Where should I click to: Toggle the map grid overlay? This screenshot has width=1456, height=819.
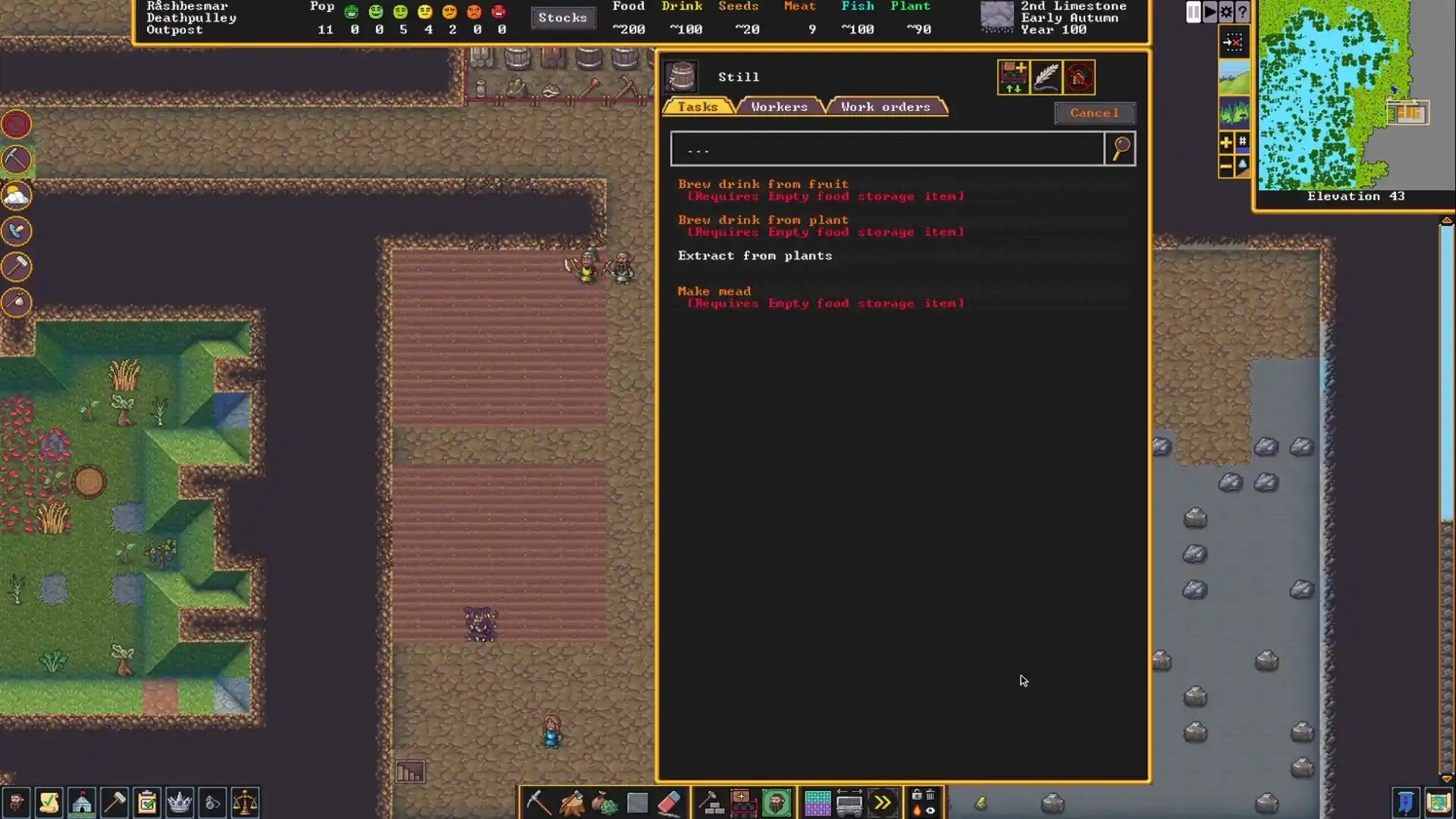coord(1241,141)
